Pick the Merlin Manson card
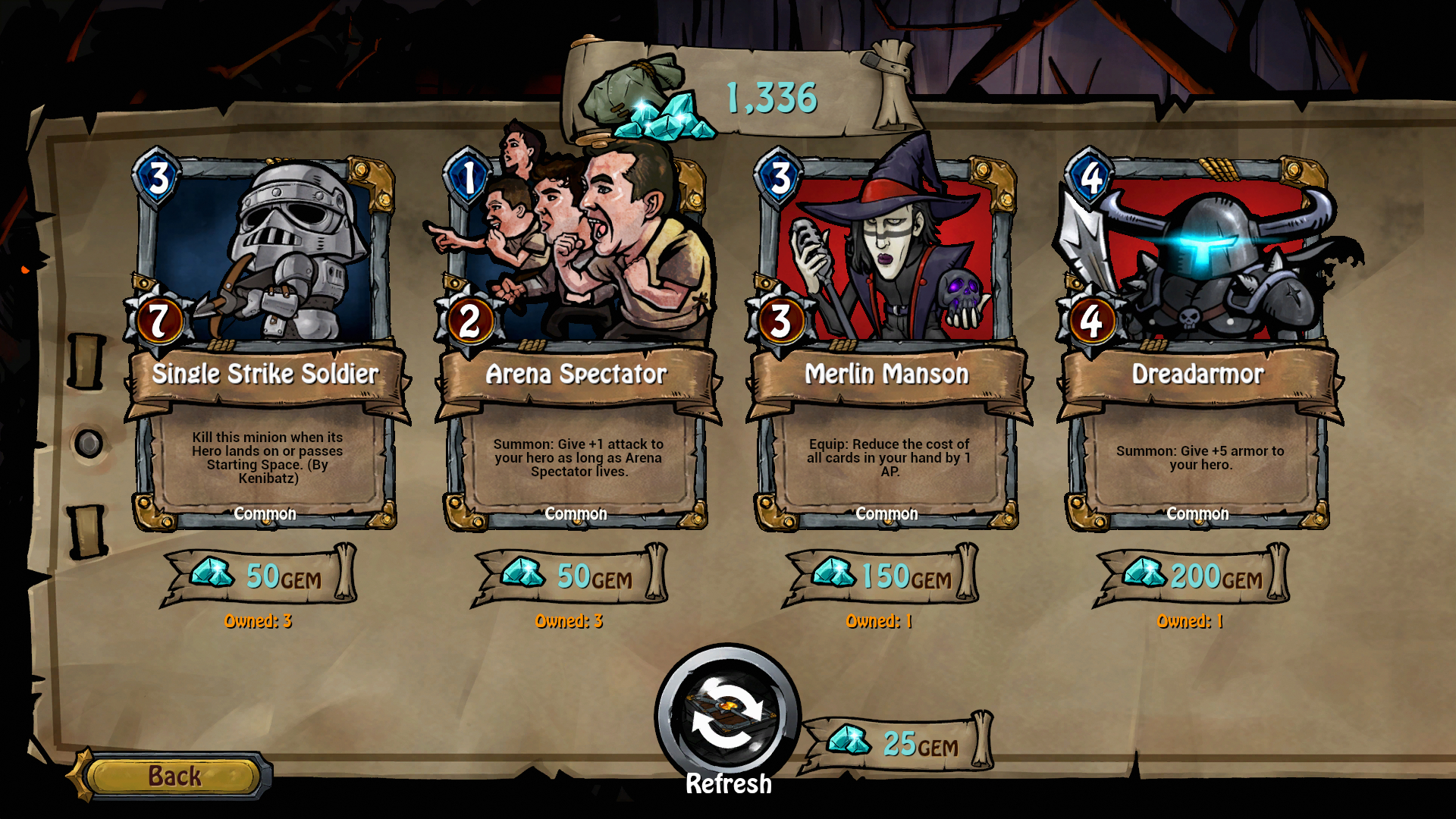The image size is (1456, 819). 886,341
